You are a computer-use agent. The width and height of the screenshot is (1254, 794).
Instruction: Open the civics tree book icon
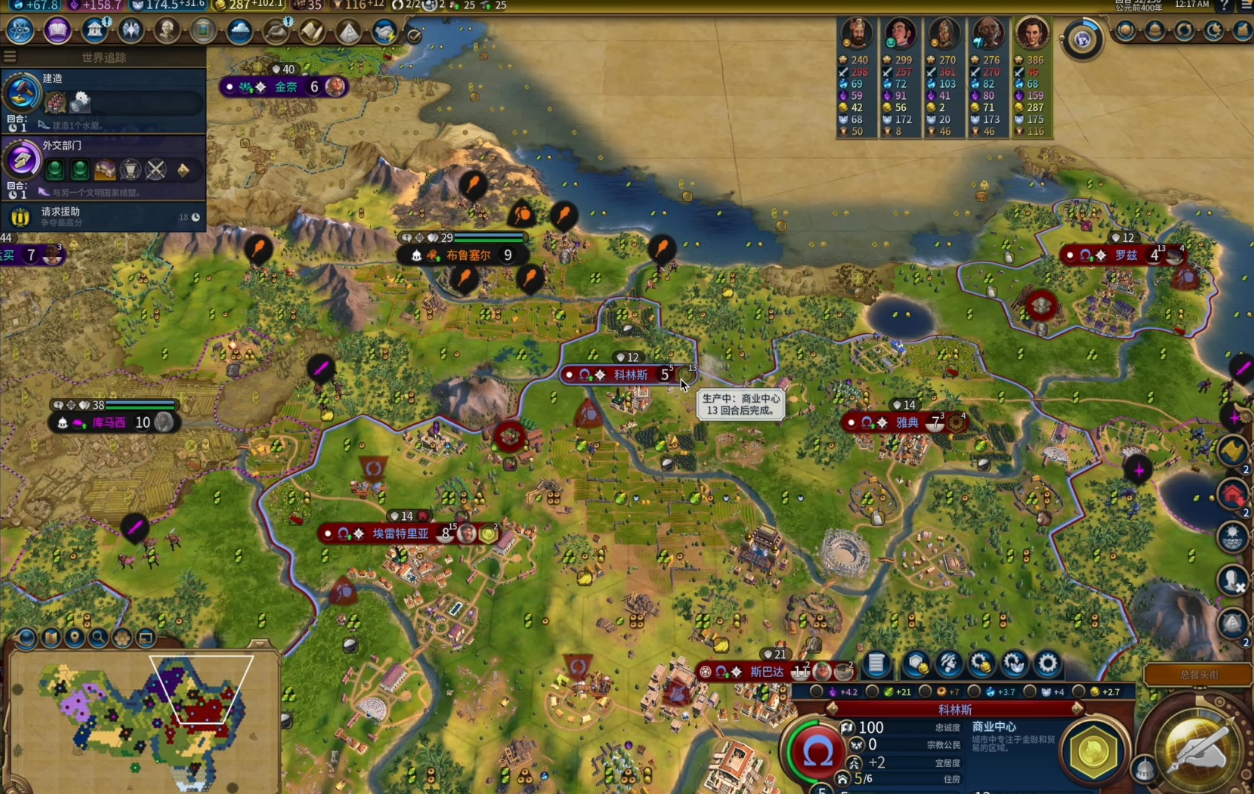[x=57, y=30]
